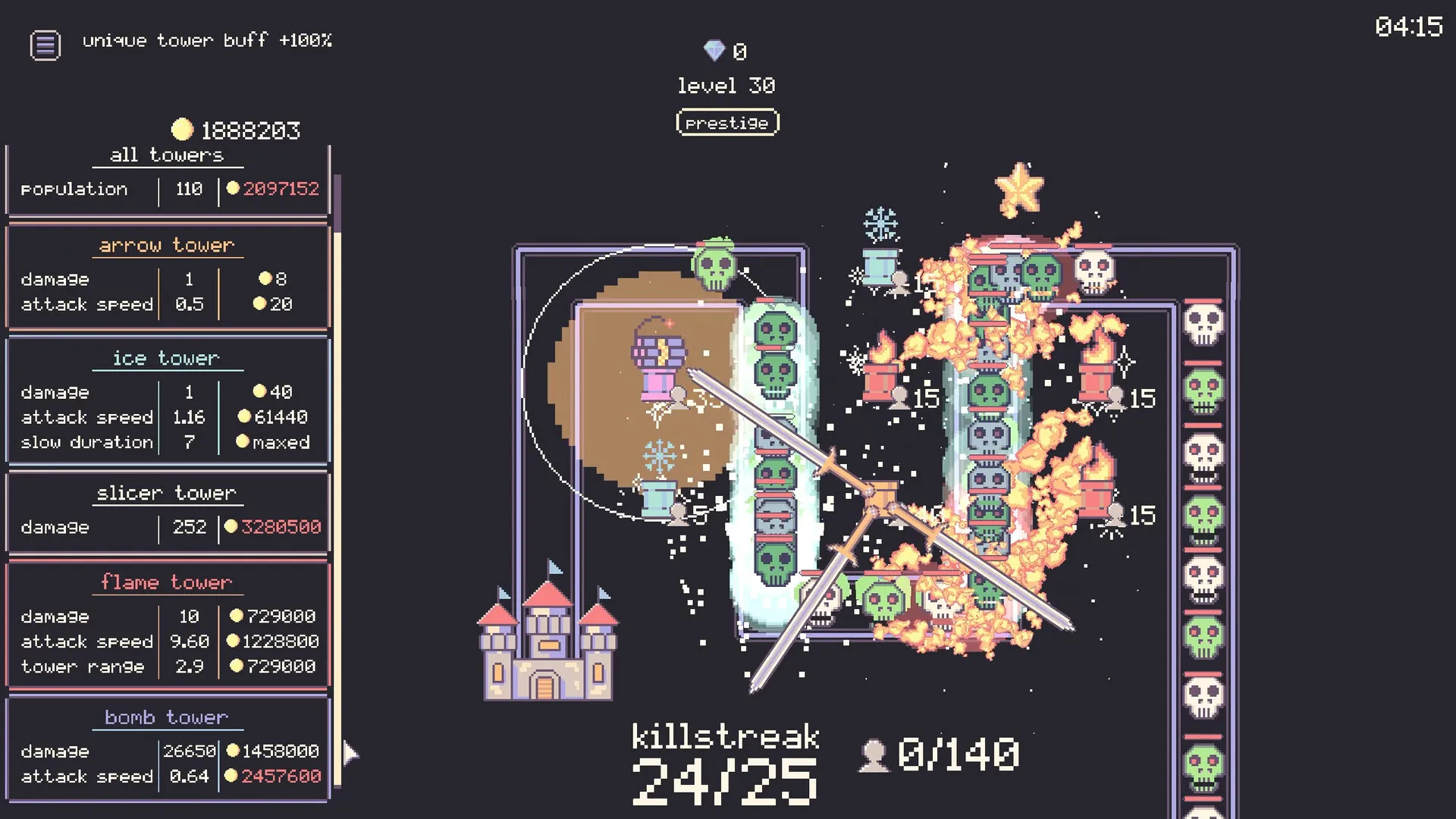Click the maxed slow duration label

pos(279,442)
